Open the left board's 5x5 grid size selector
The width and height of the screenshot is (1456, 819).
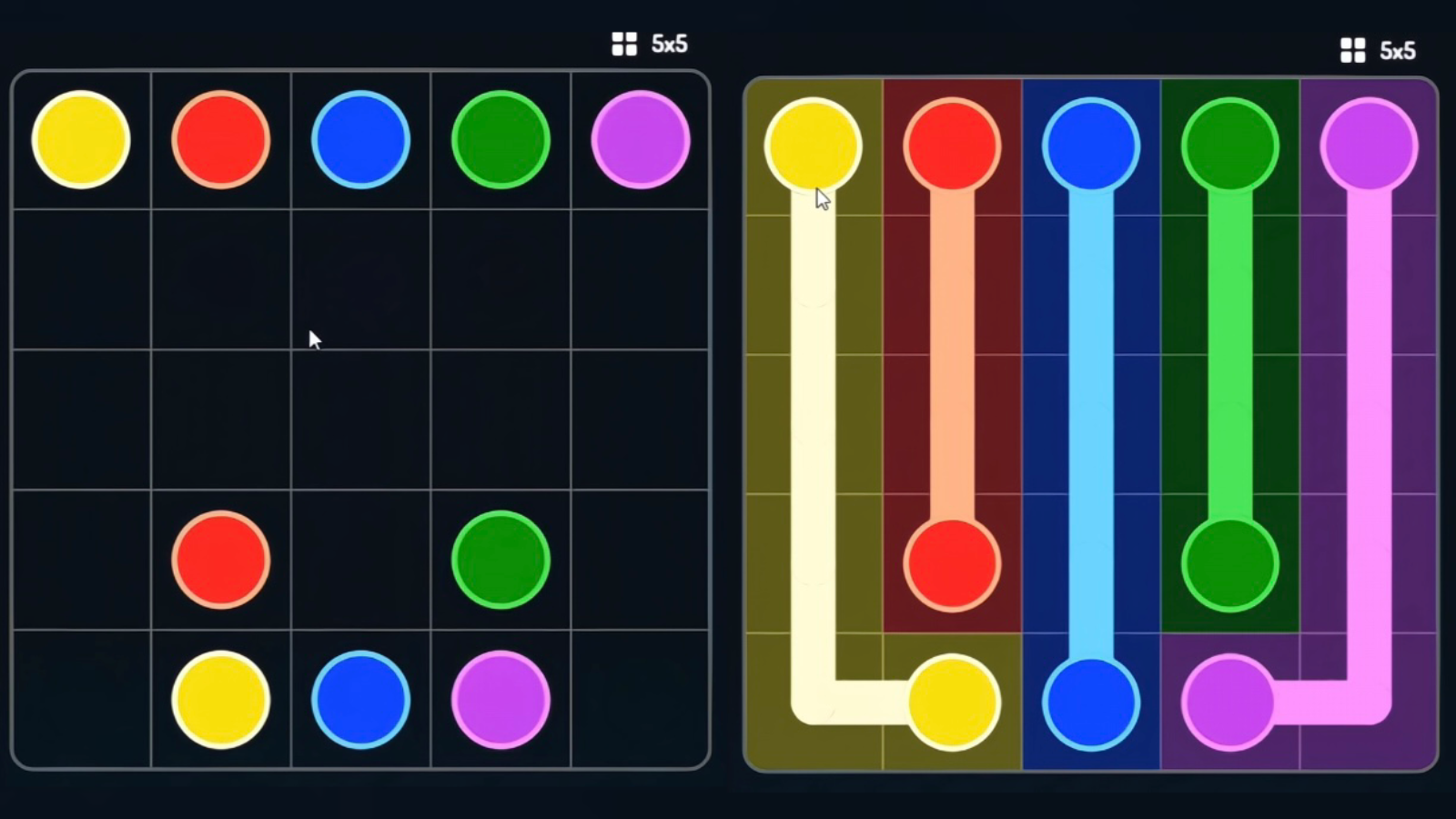(623, 43)
